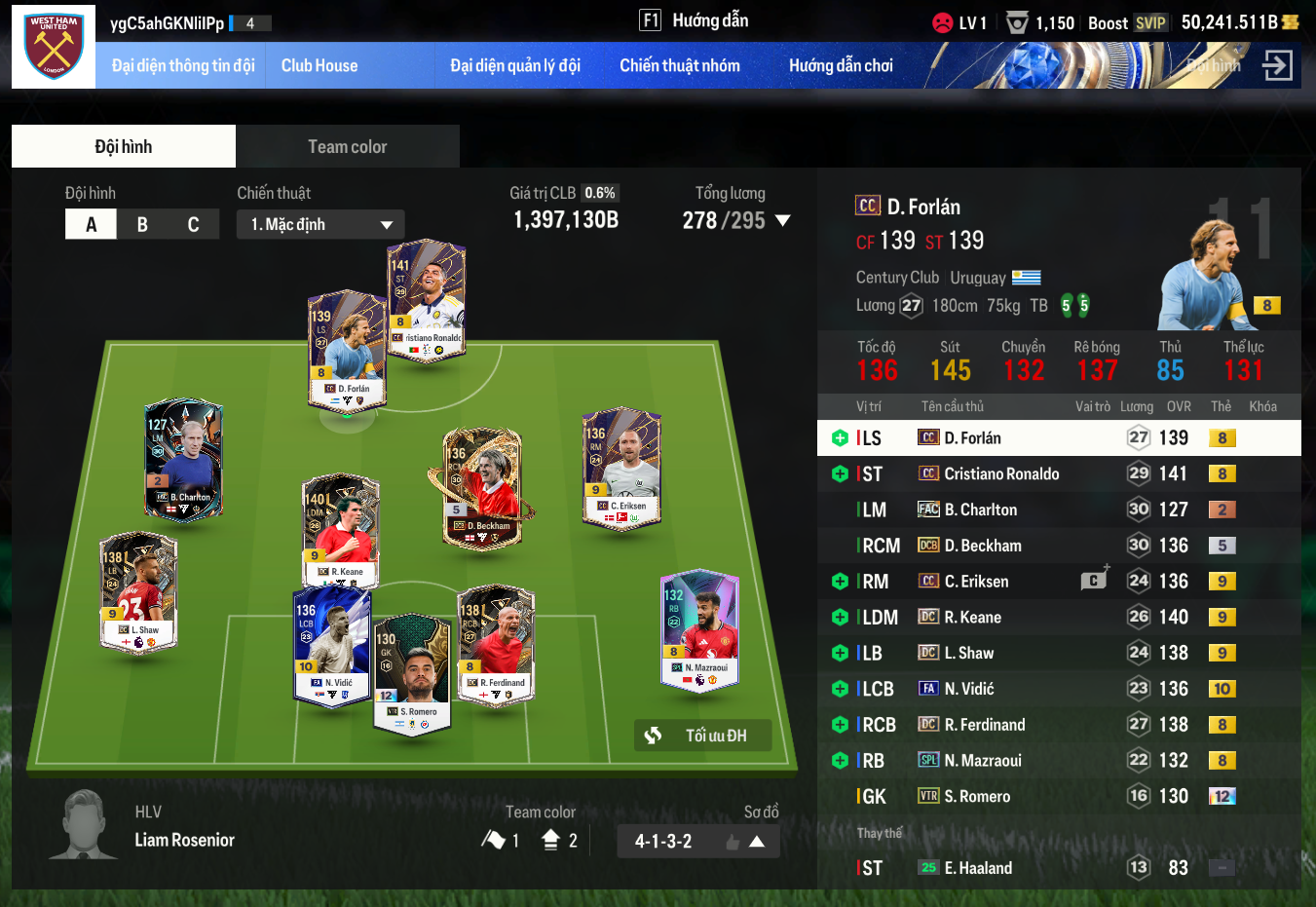Image resolution: width=1316 pixels, height=907 pixels.
Task: Select Cristiano Ronaldo's card on the pitch
Action: coord(427,300)
